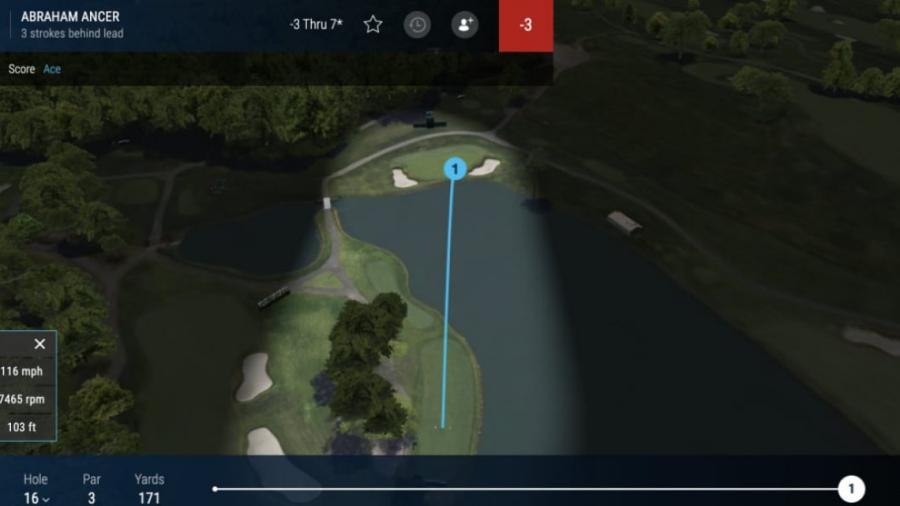Screen dimensions: 900x506
Task: Click the add player icon
Action: click(x=464, y=24)
